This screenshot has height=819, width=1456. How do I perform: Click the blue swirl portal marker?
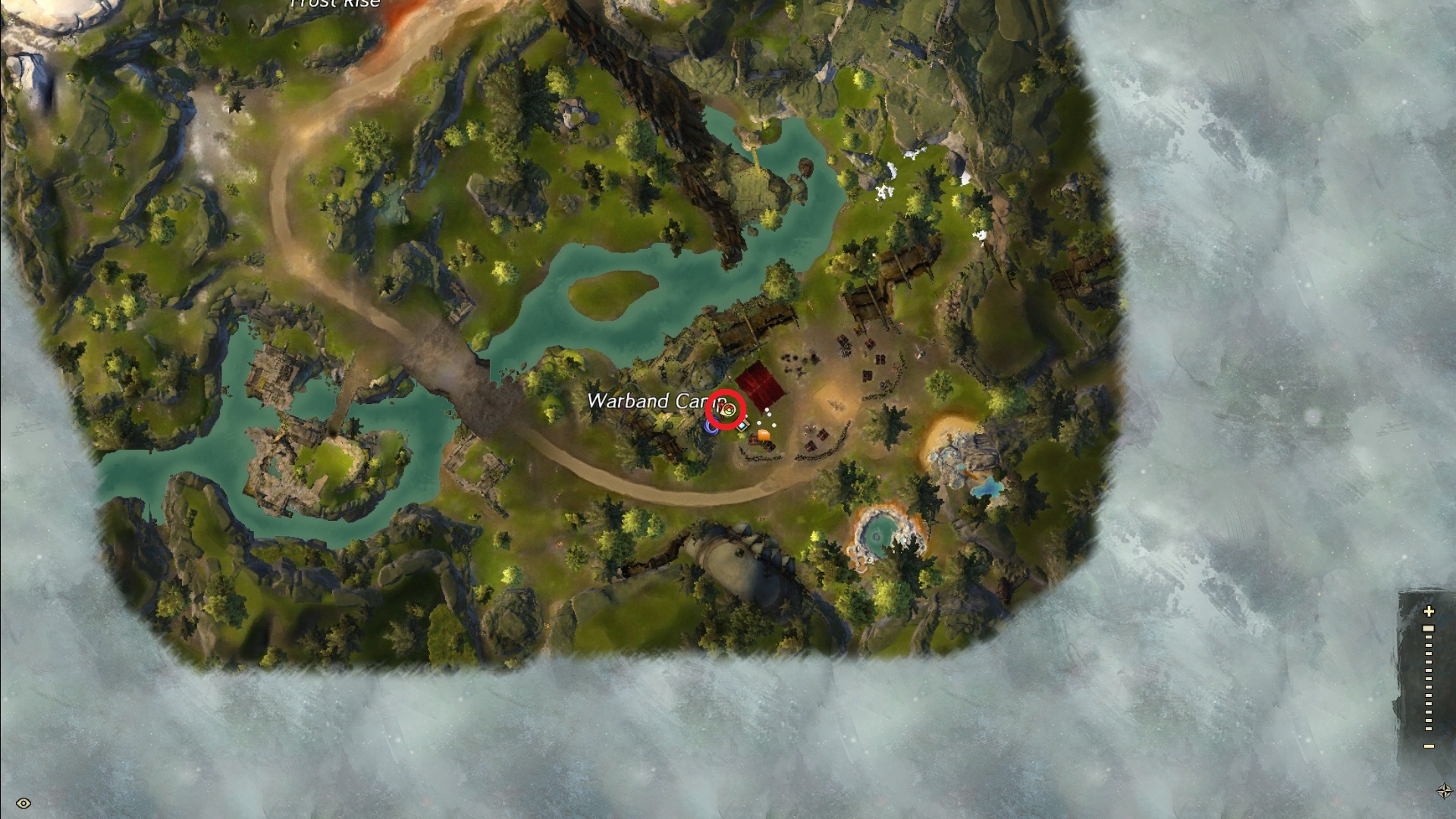click(711, 427)
